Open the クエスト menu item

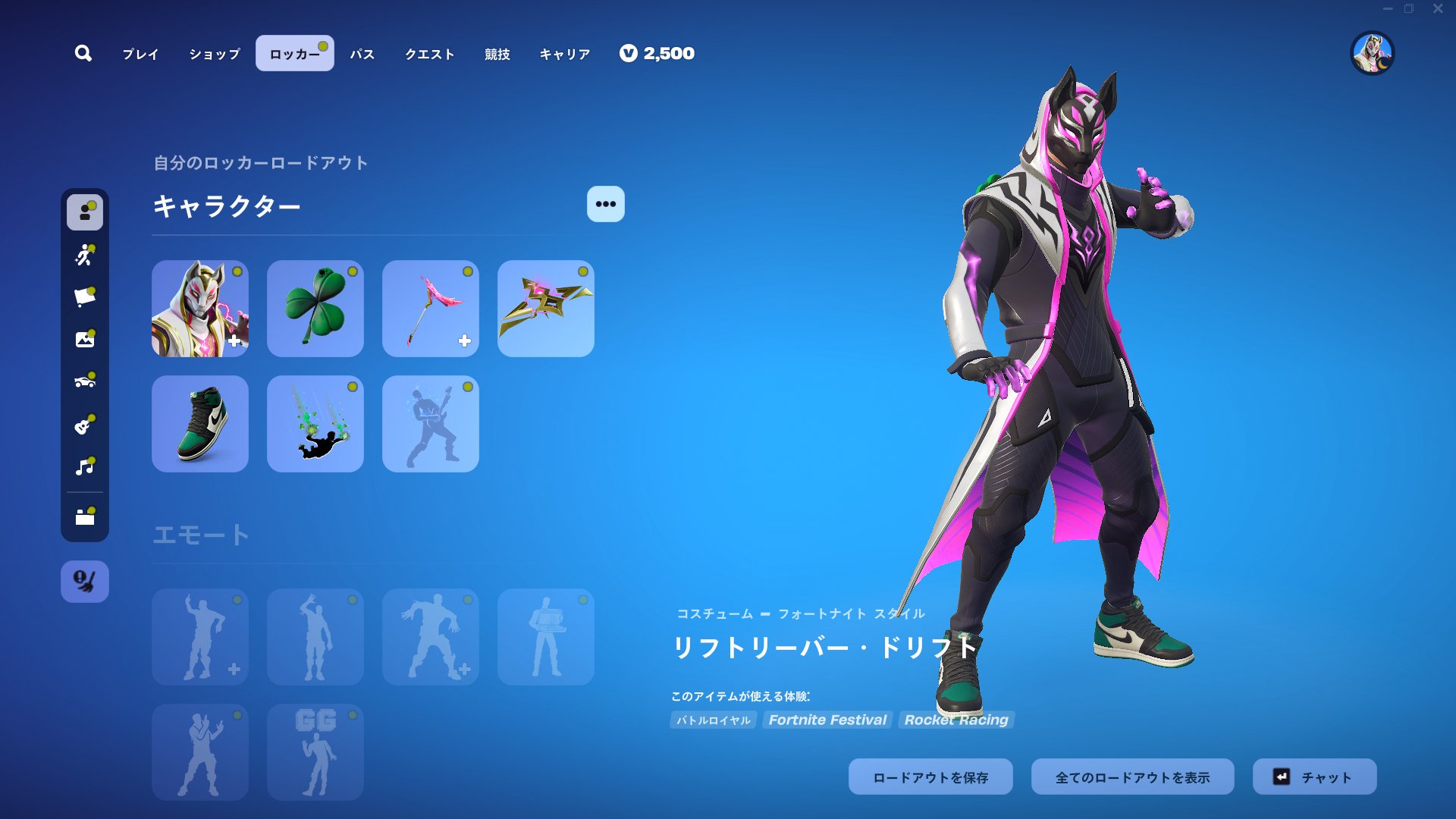(430, 54)
